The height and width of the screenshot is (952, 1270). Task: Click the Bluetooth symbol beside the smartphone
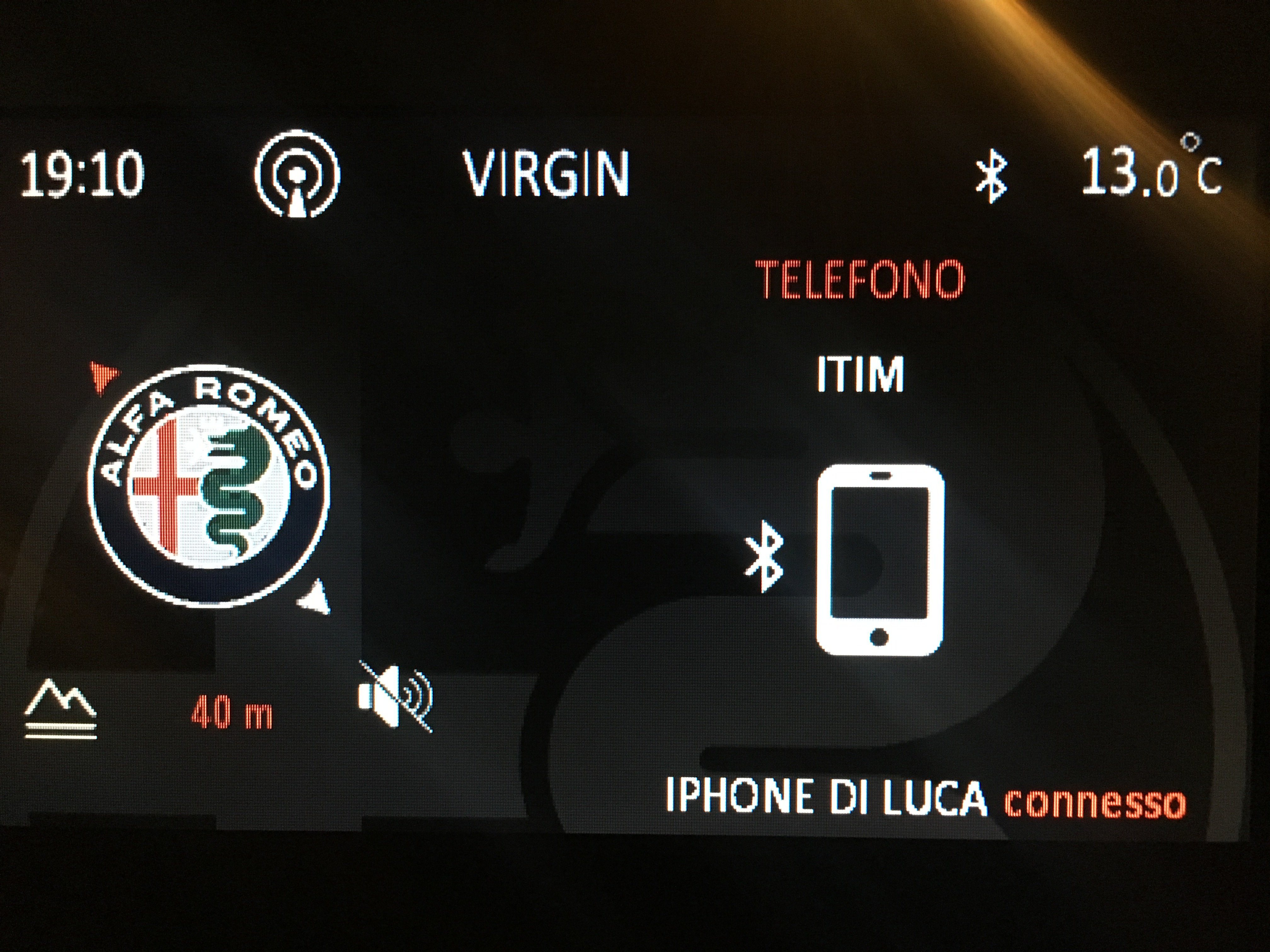tap(764, 555)
